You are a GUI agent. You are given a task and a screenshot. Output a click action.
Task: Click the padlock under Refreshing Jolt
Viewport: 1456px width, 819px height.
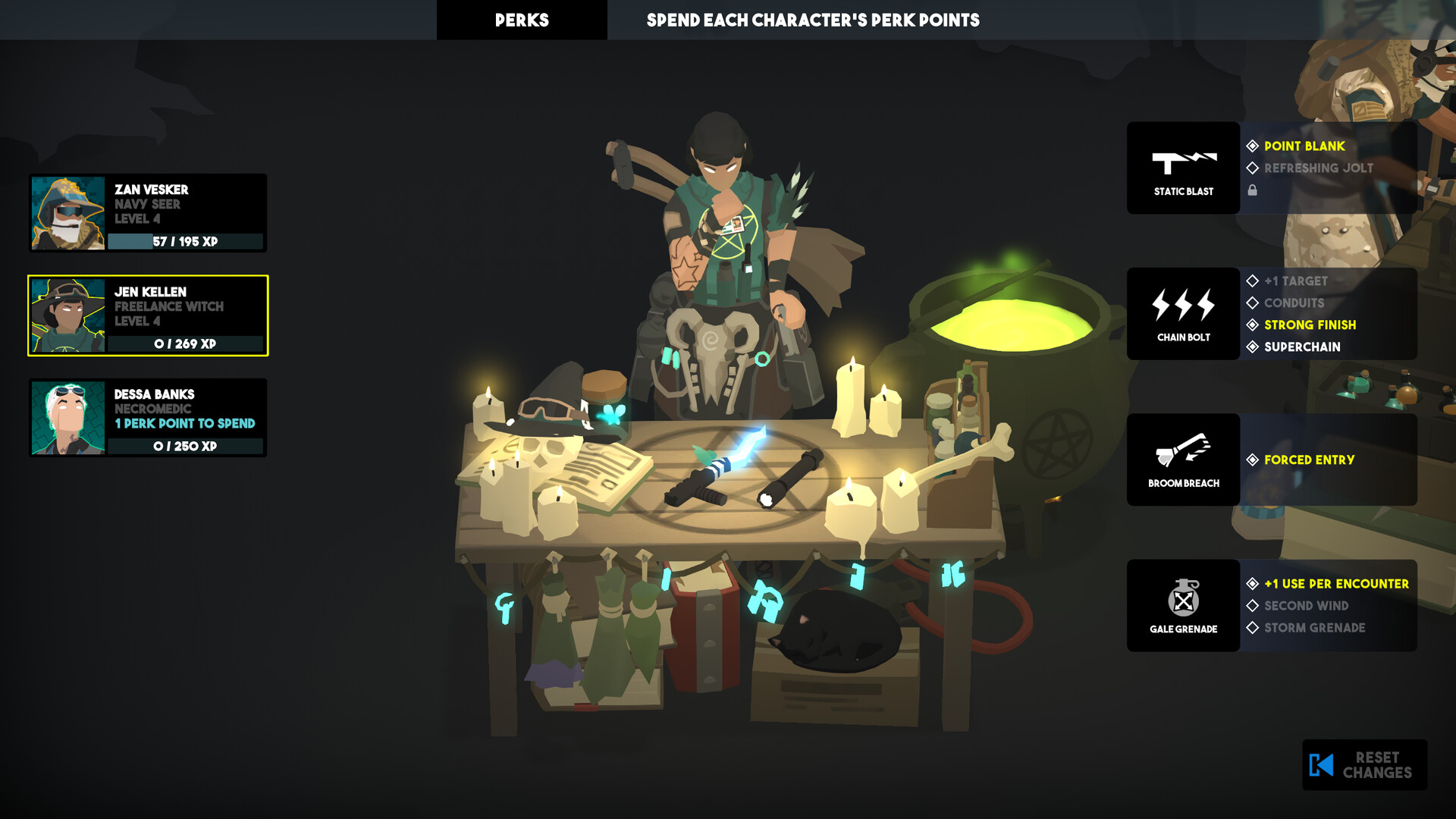click(x=1252, y=190)
